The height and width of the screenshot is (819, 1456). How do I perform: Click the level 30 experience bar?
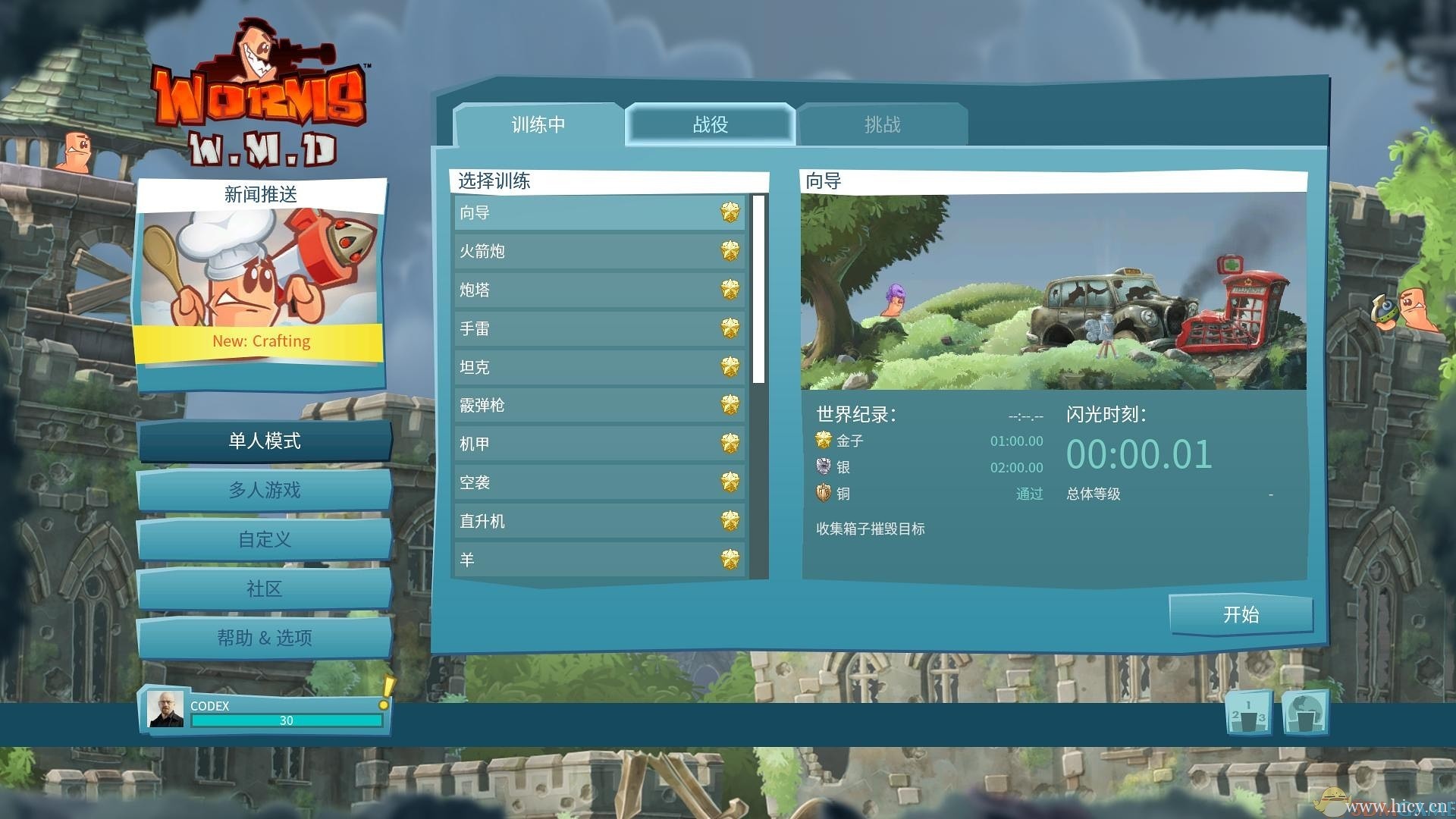[x=287, y=720]
